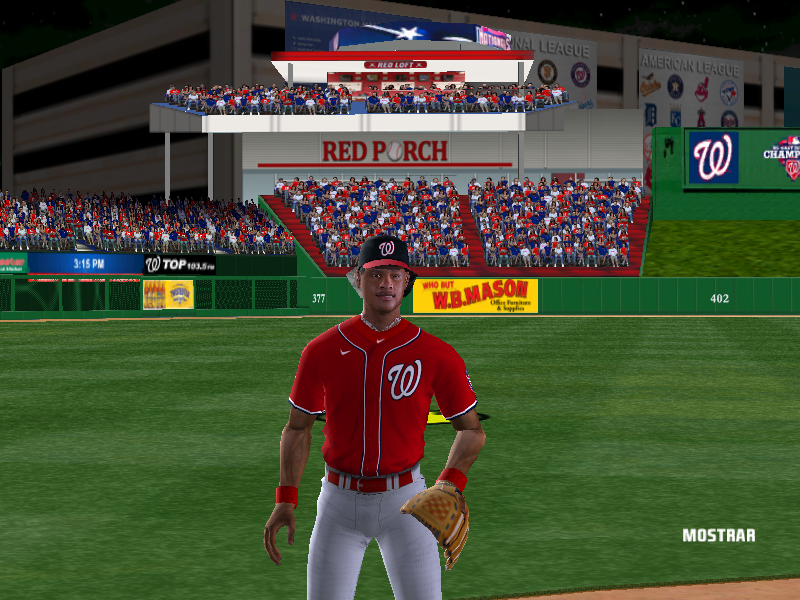Click the MOSTRAR label

(x=718, y=536)
